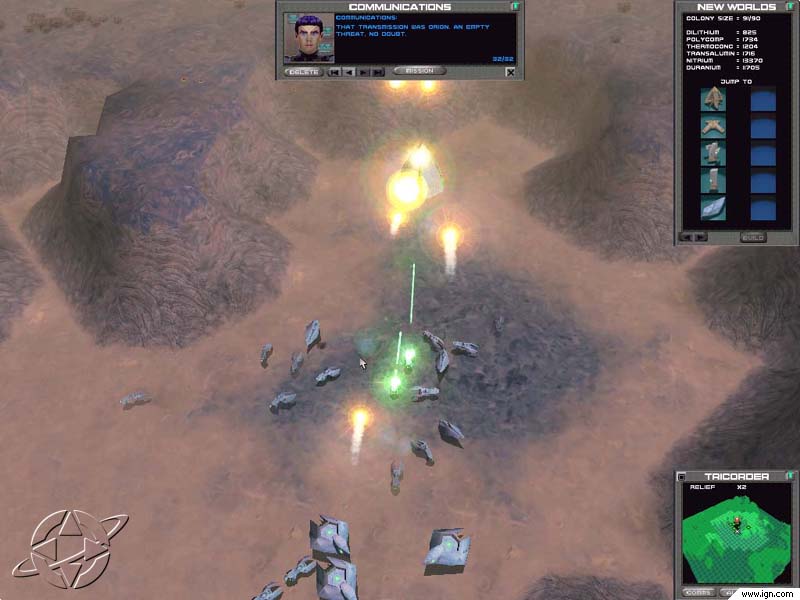Skip to the last message
Screen dimensions: 800x600
click(x=378, y=72)
